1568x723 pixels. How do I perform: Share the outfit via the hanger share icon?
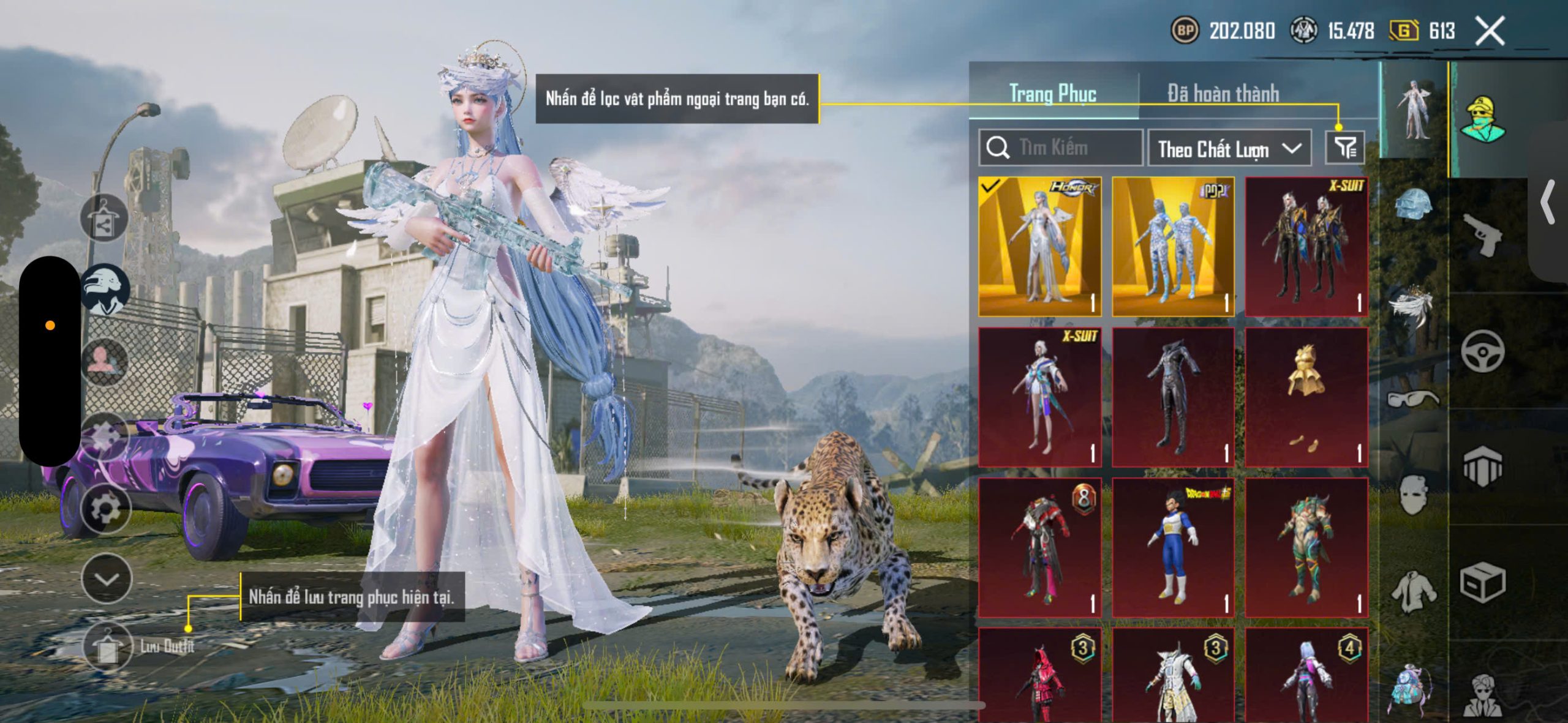tap(104, 219)
